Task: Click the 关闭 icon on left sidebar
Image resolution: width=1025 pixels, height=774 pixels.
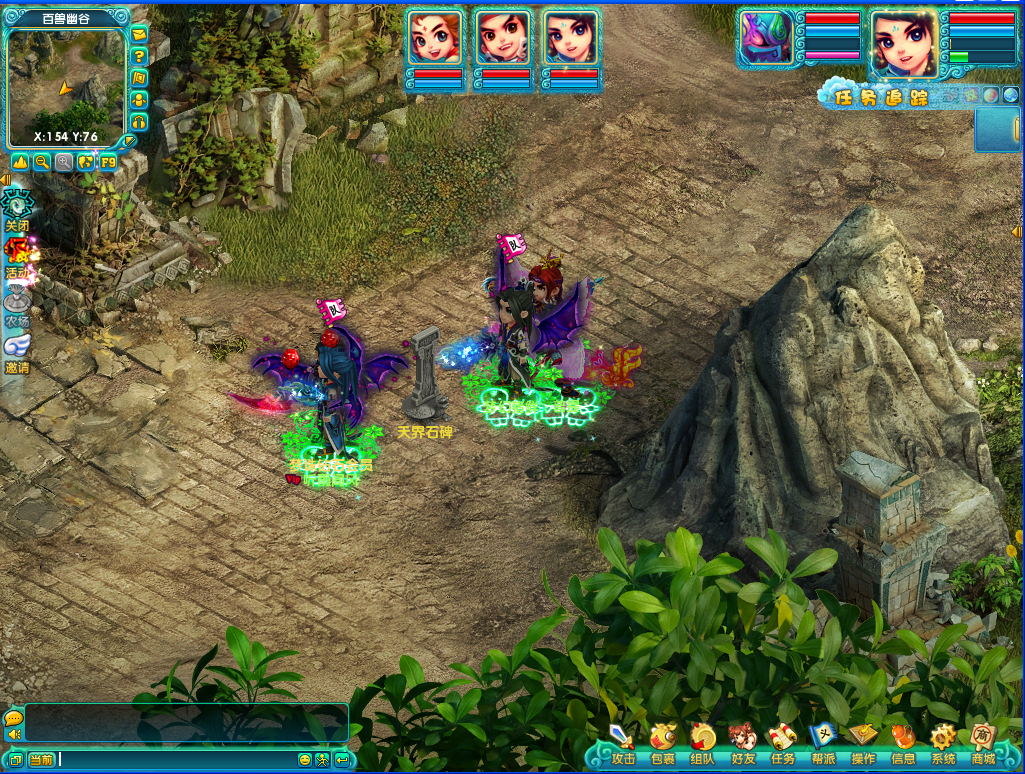Action: coord(17,208)
